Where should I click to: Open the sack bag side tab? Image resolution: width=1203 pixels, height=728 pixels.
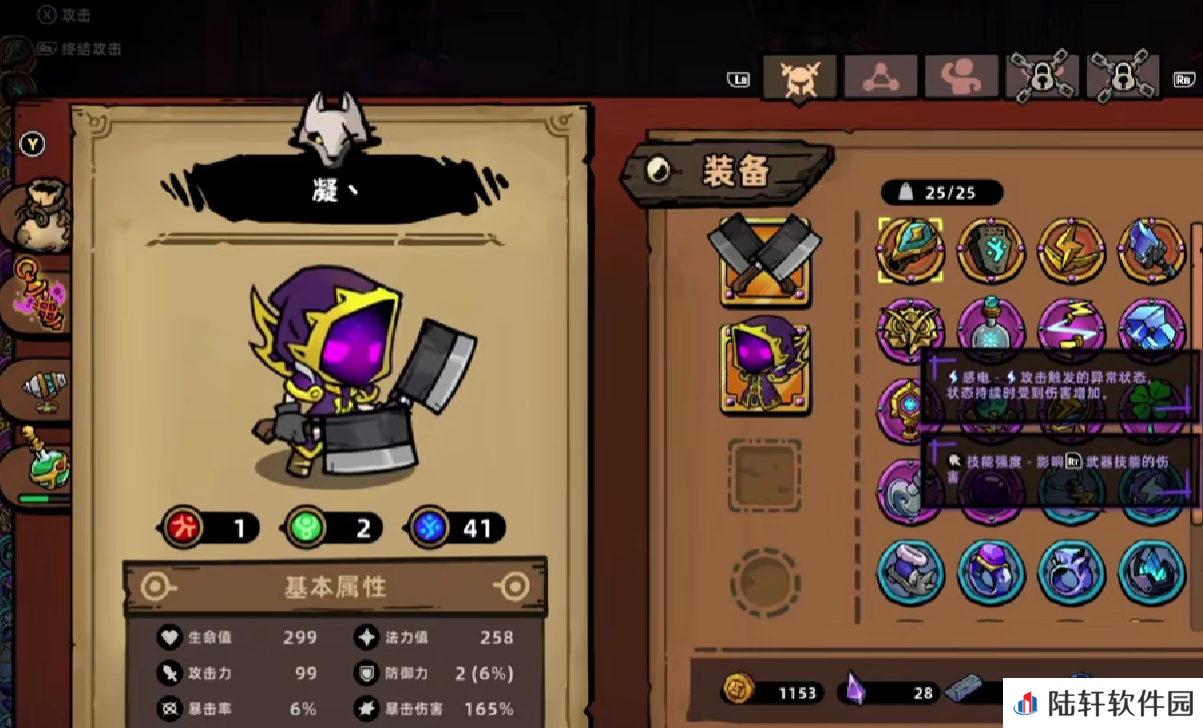pos(42,215)
